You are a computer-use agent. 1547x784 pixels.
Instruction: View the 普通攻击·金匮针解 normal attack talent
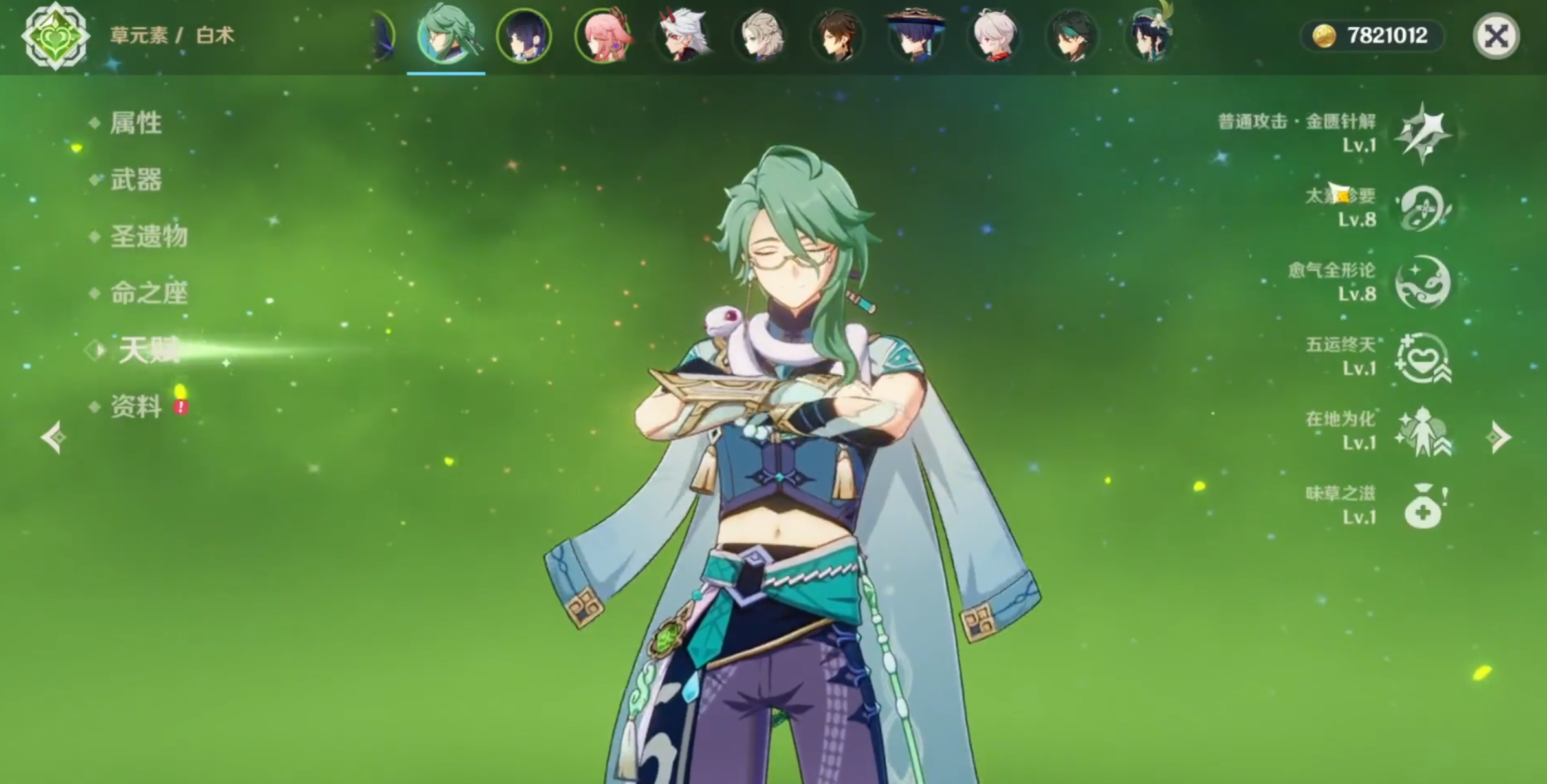[x=1422, y=133]
